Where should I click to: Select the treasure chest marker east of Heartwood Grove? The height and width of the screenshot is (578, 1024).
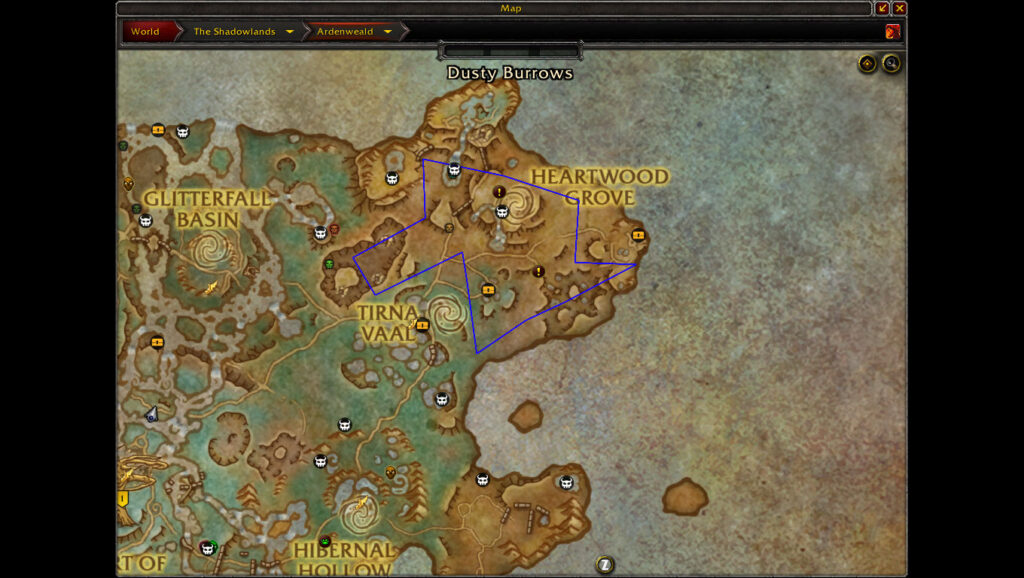point(639,235)
